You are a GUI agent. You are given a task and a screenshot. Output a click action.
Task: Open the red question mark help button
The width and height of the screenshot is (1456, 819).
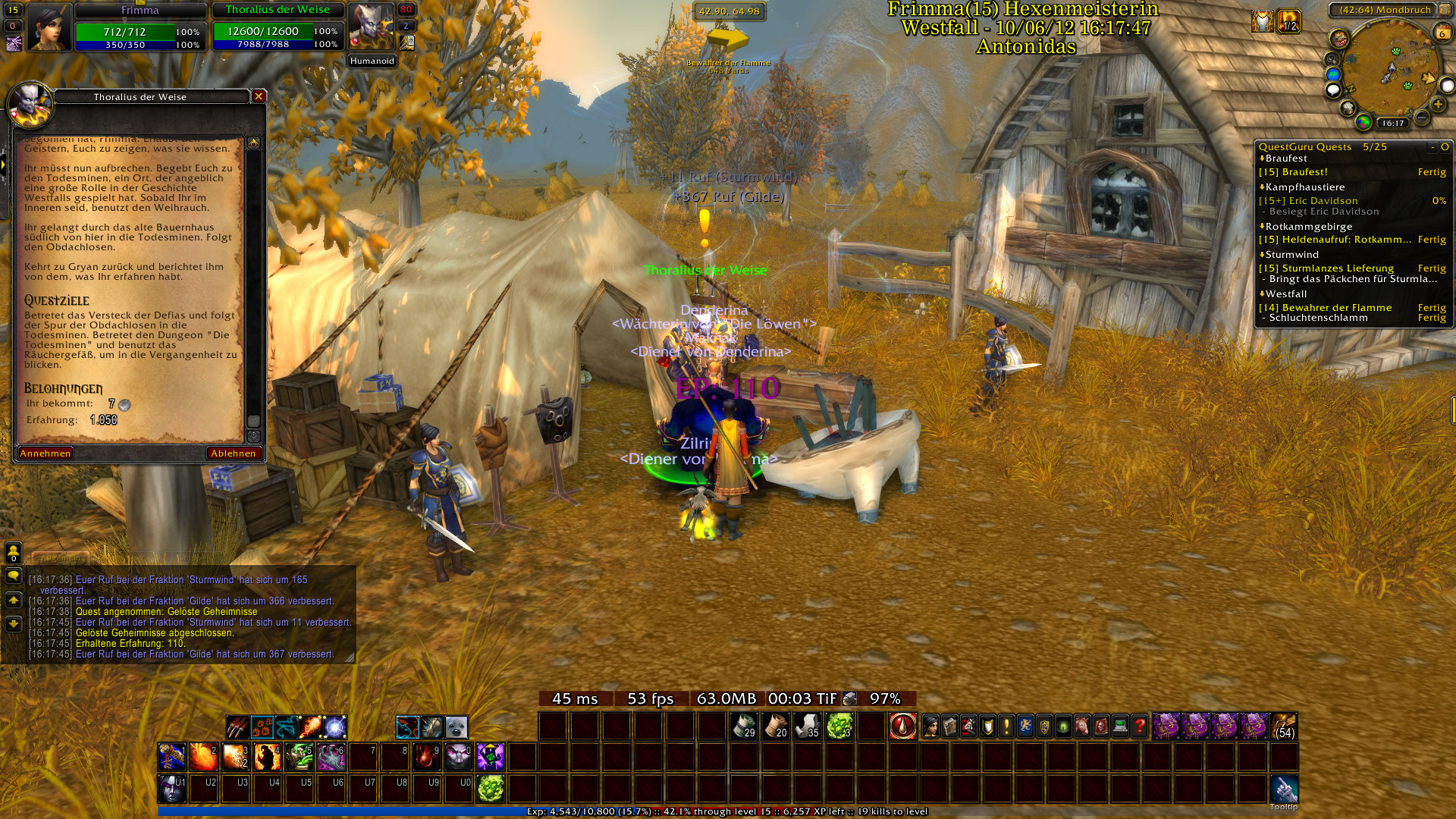click(1139, 726)
